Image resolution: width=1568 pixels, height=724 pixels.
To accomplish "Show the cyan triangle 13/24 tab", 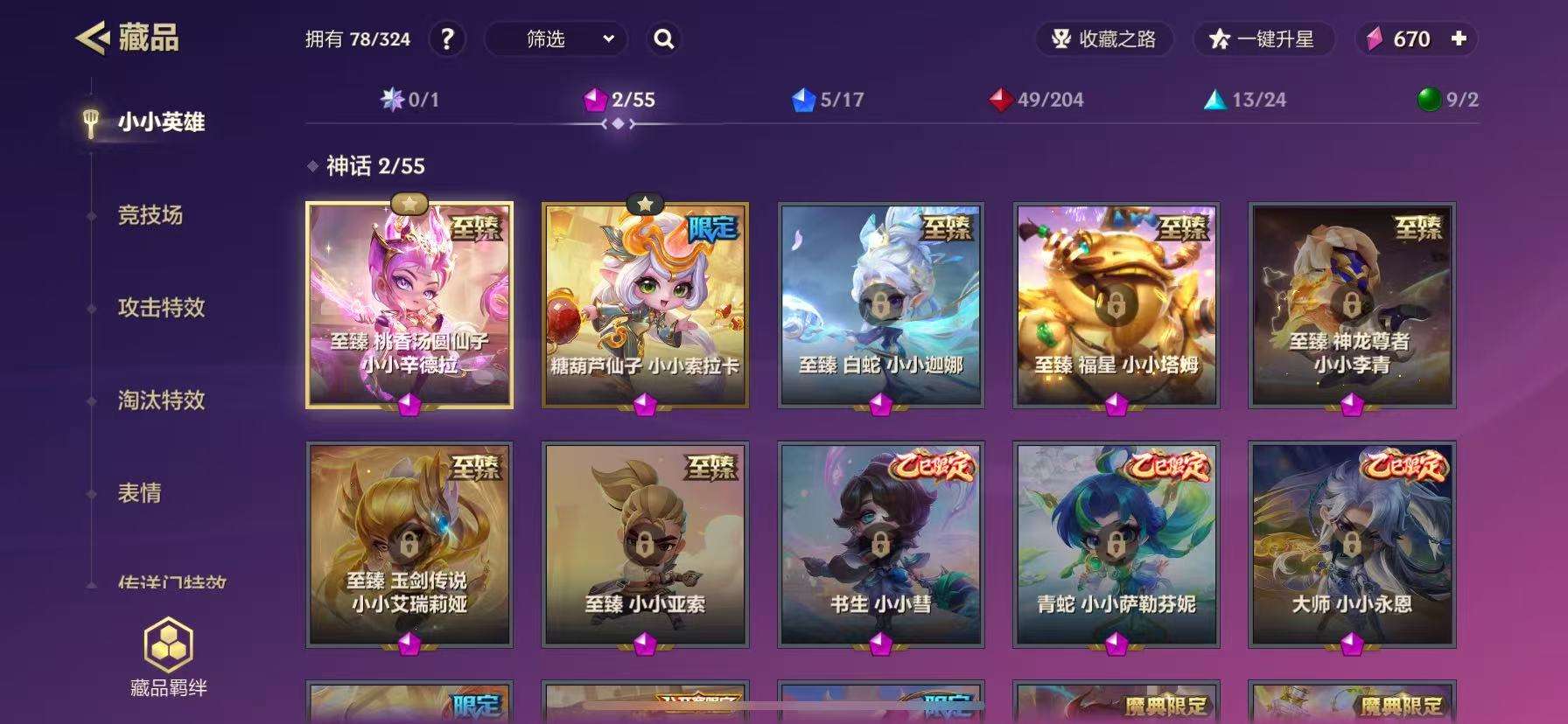I will tap(1246, 100).
